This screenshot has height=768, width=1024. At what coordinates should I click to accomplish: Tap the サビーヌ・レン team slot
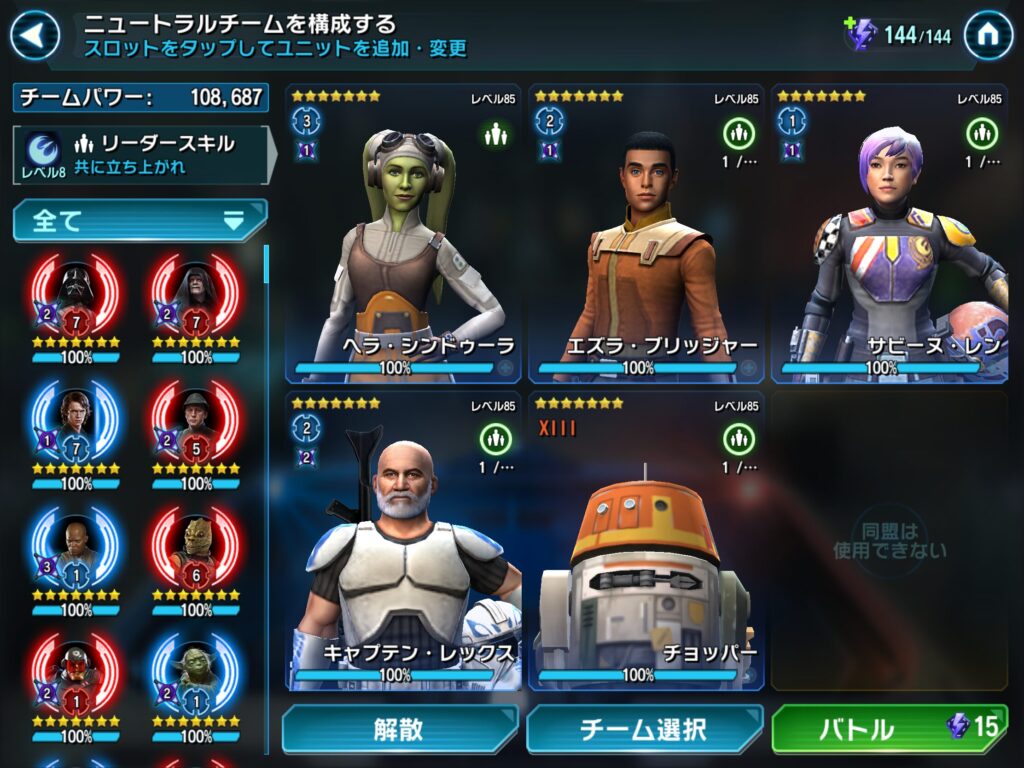(889, 234)
